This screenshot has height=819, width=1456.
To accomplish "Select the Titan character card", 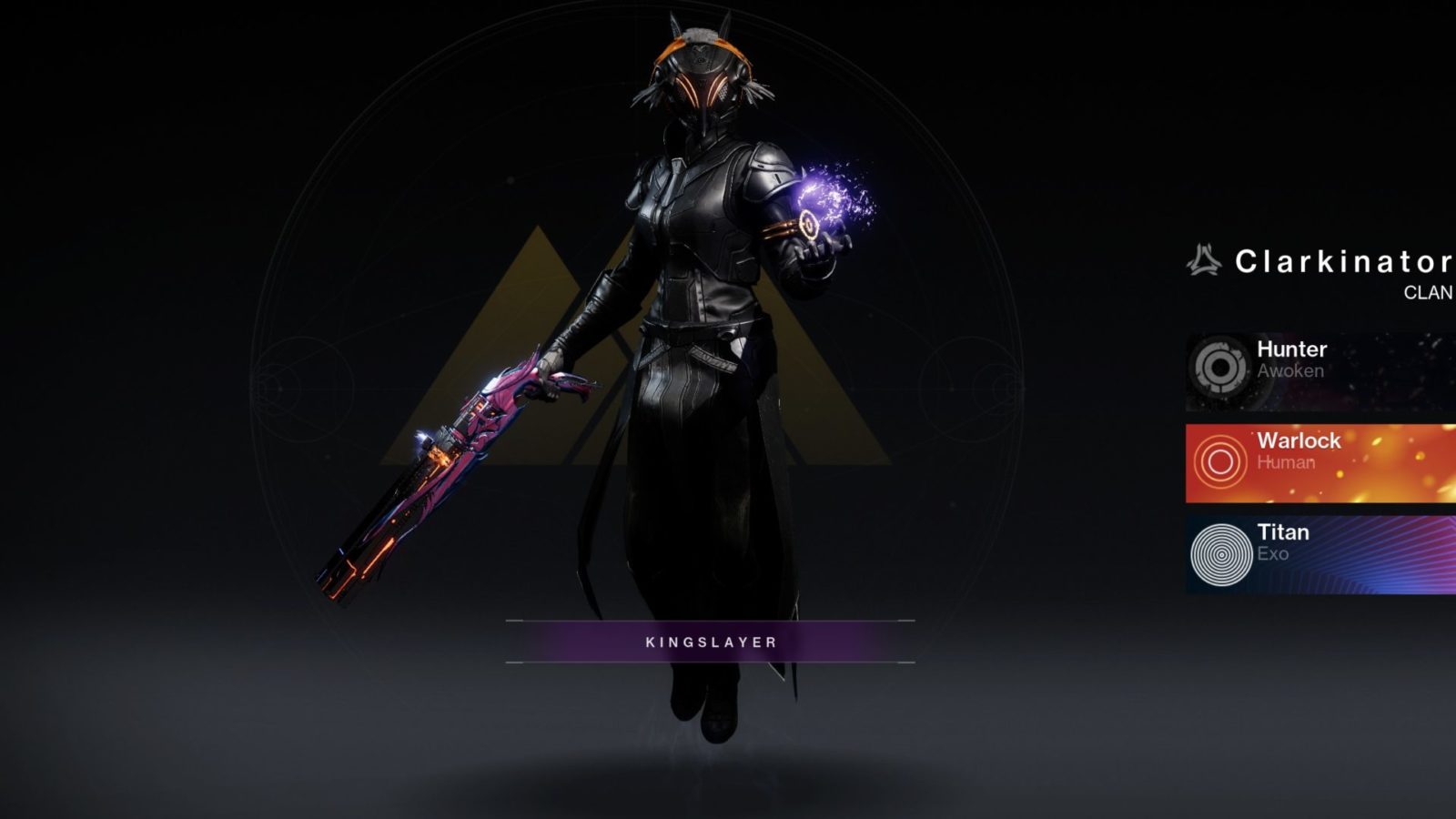I will (x=1319, y=555).
